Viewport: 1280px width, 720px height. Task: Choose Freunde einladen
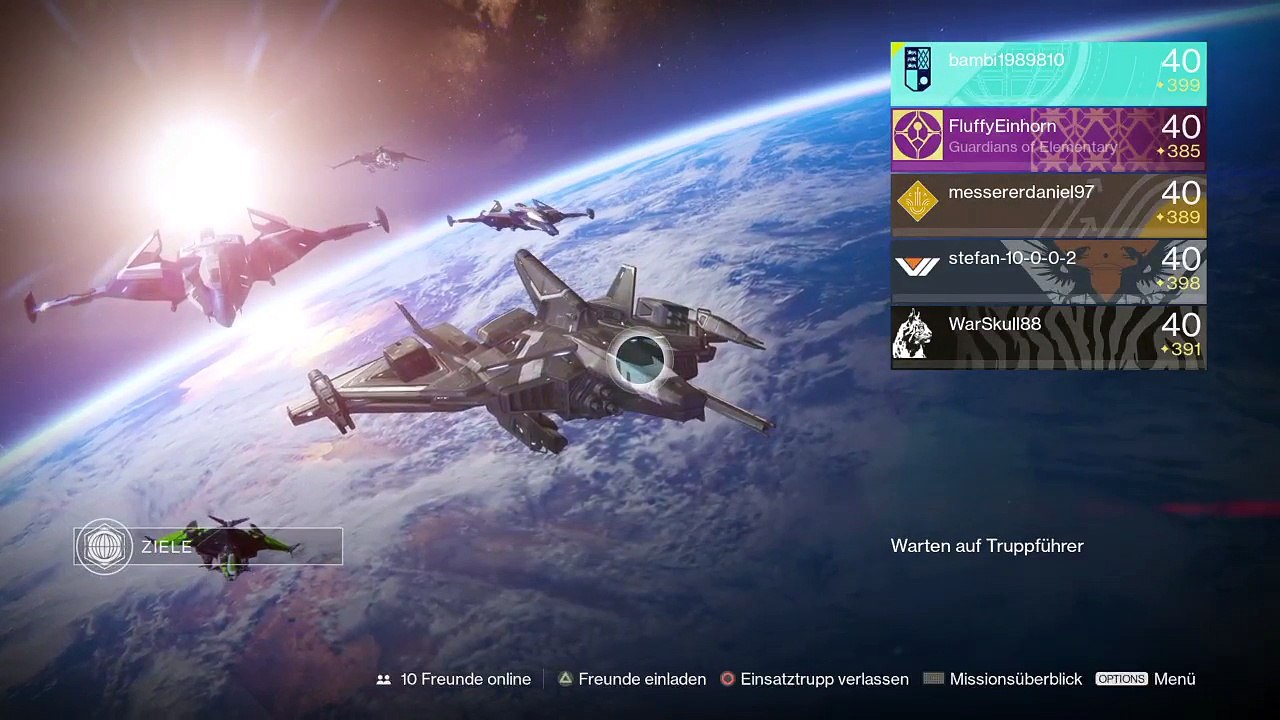(x=631, y=679)
